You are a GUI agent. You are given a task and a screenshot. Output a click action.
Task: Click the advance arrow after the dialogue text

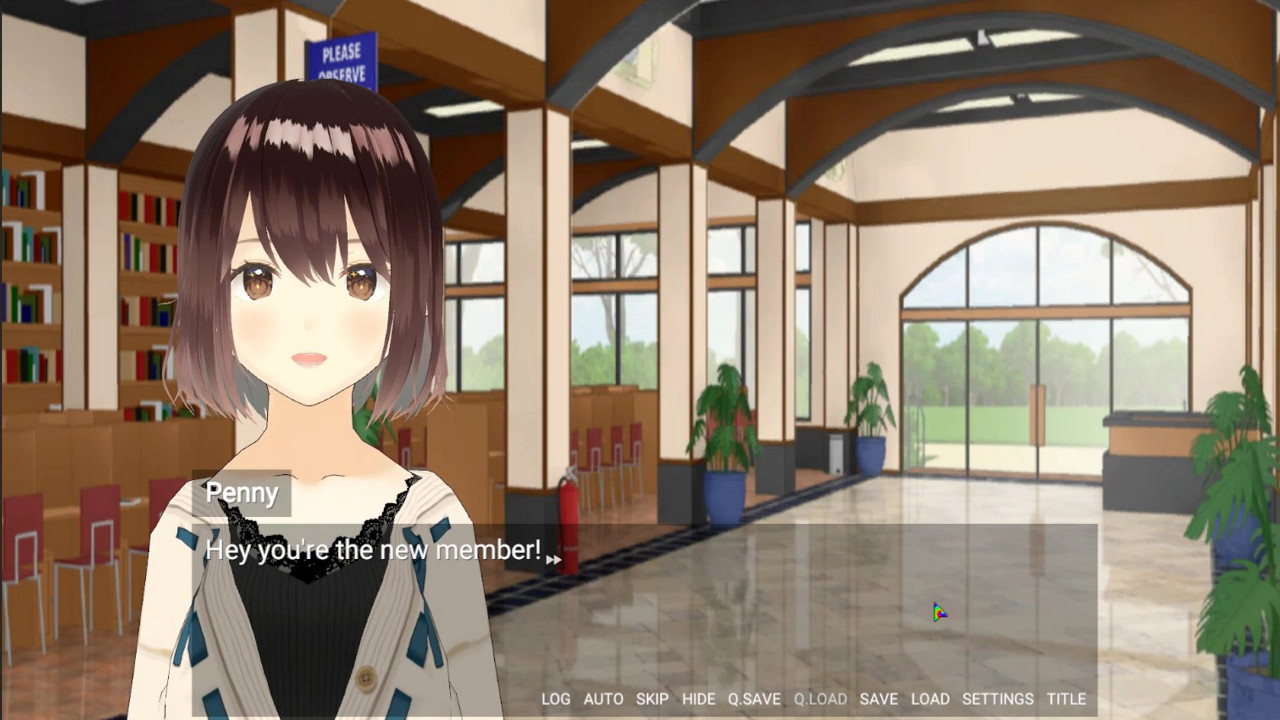554,559
